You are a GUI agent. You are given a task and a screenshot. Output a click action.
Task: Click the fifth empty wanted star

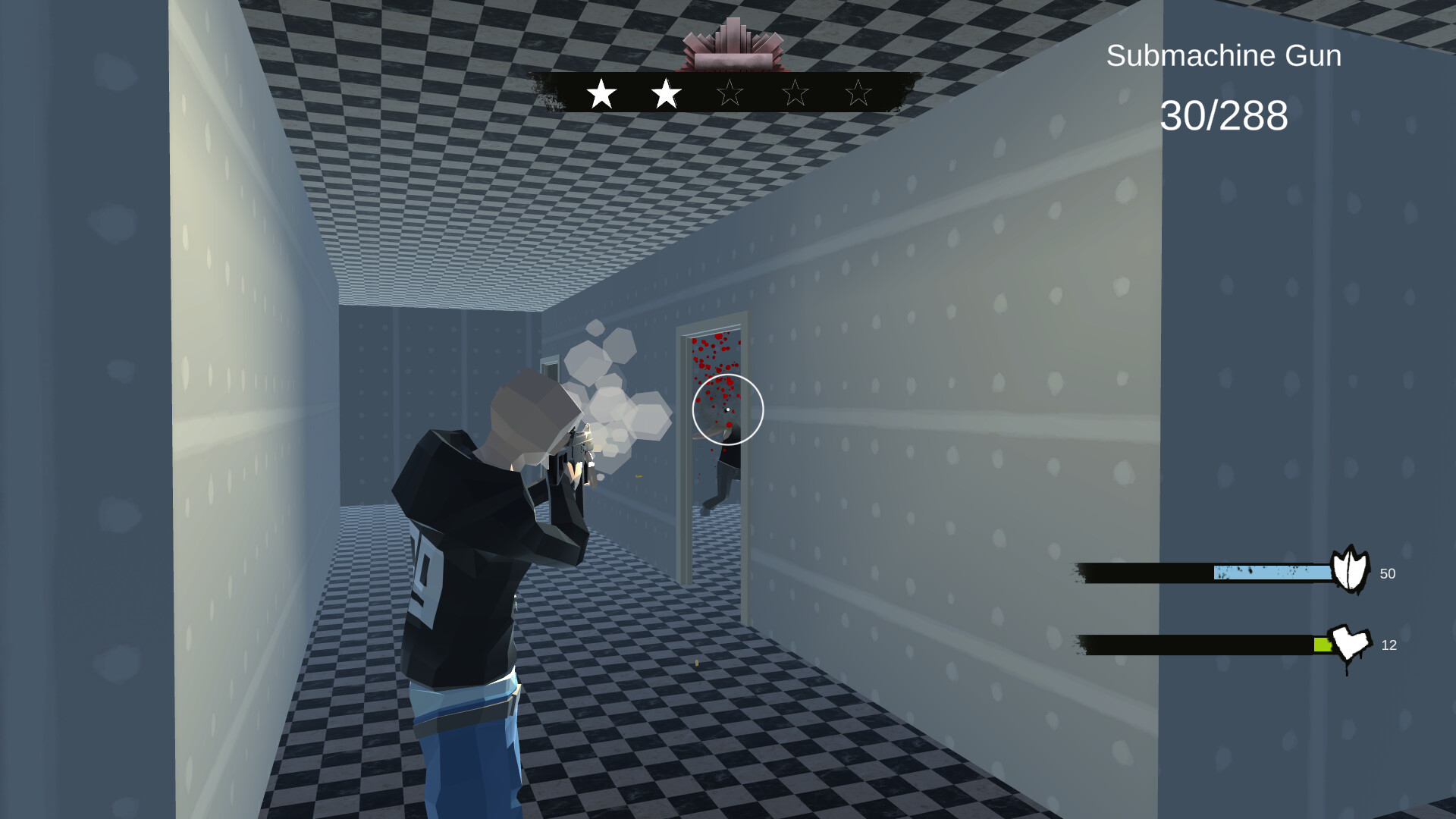[858, 93]
